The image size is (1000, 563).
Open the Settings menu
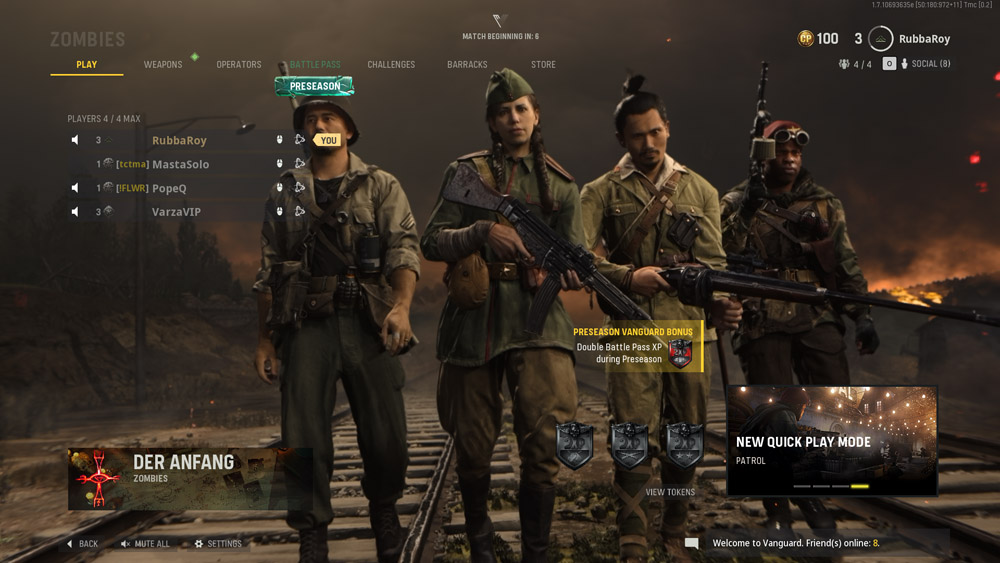(x=218, y=544)
